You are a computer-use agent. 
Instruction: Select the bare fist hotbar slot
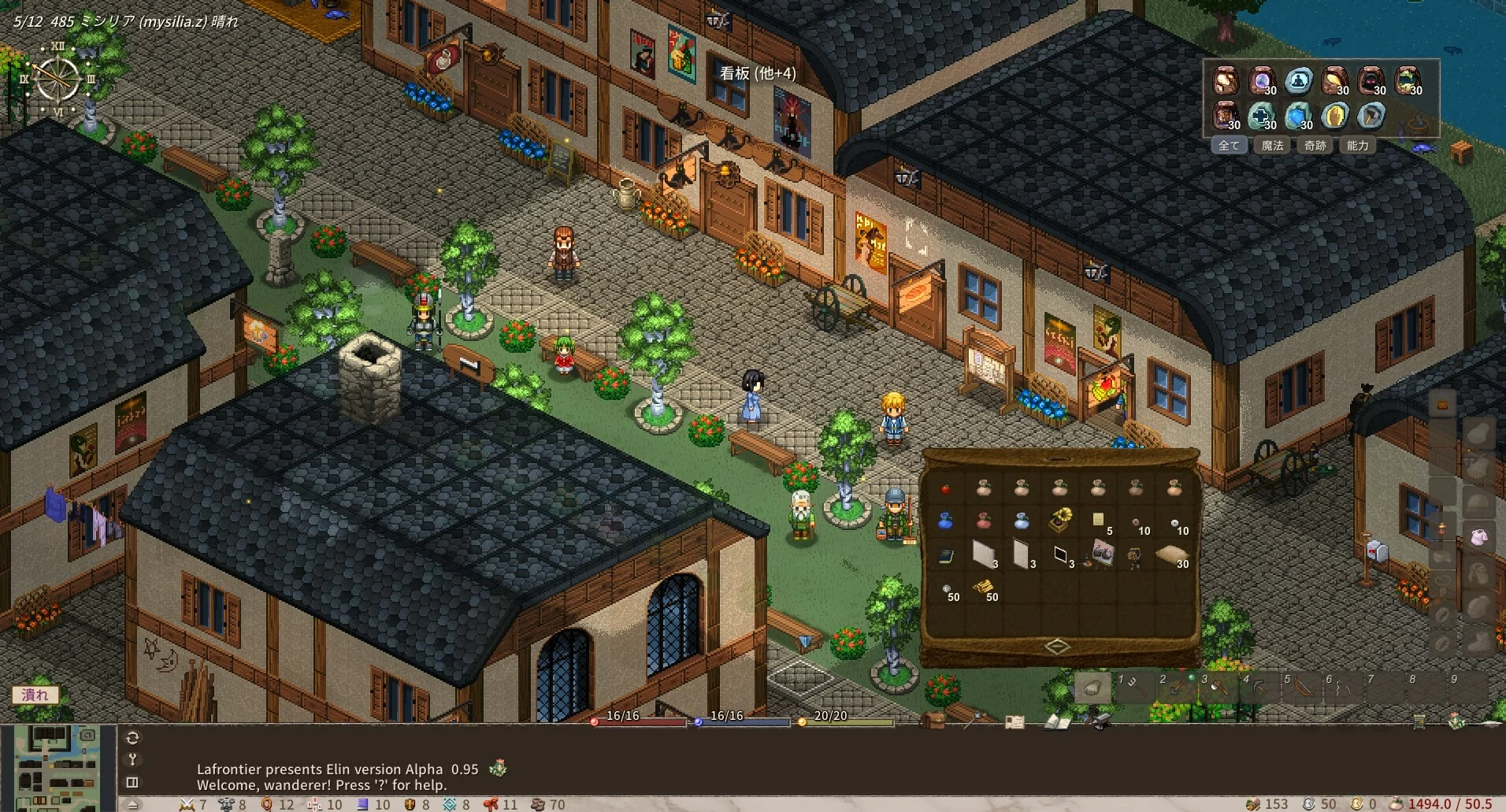tap(1092, 688)
